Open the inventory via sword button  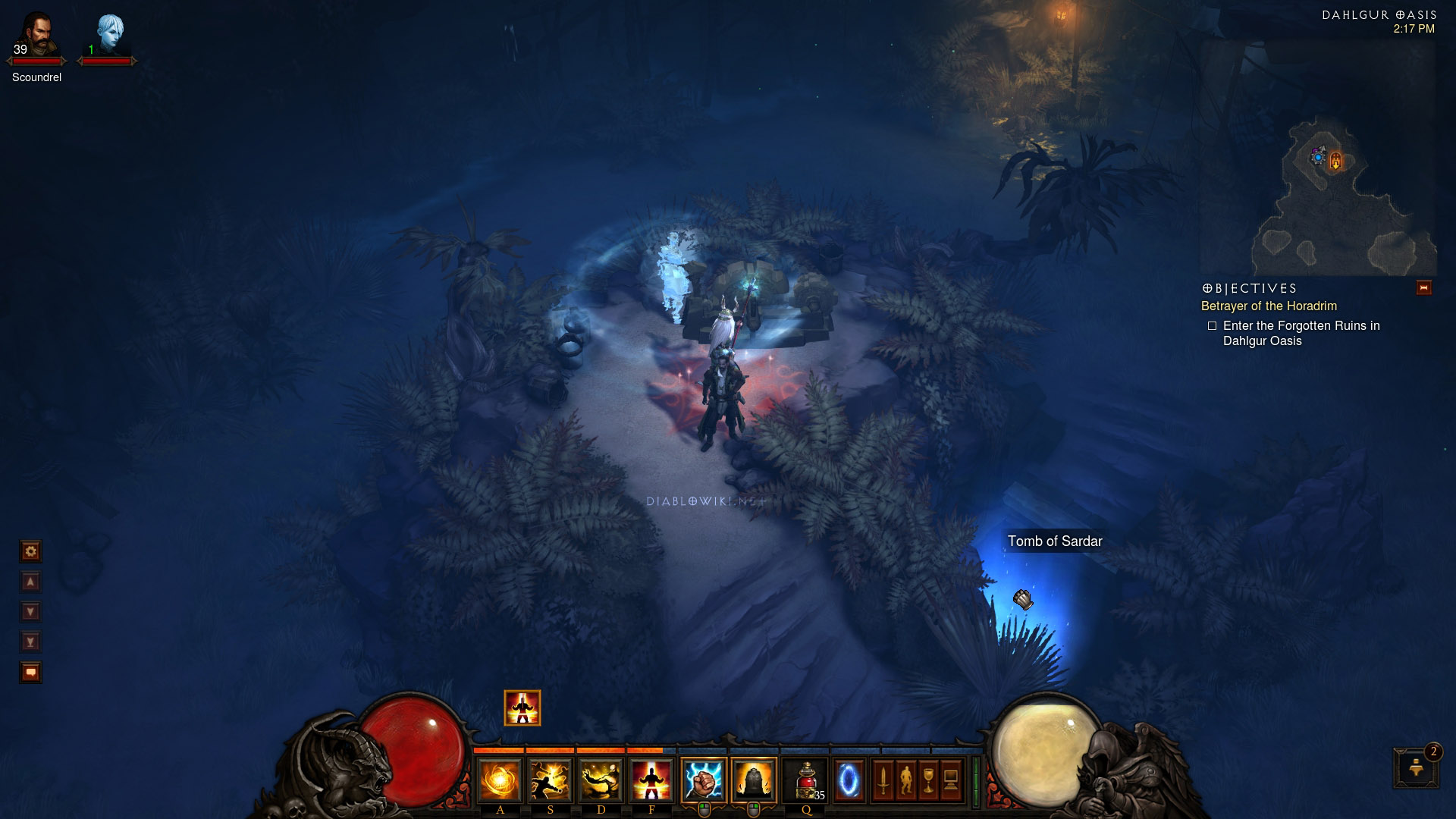tap(883, 780)
